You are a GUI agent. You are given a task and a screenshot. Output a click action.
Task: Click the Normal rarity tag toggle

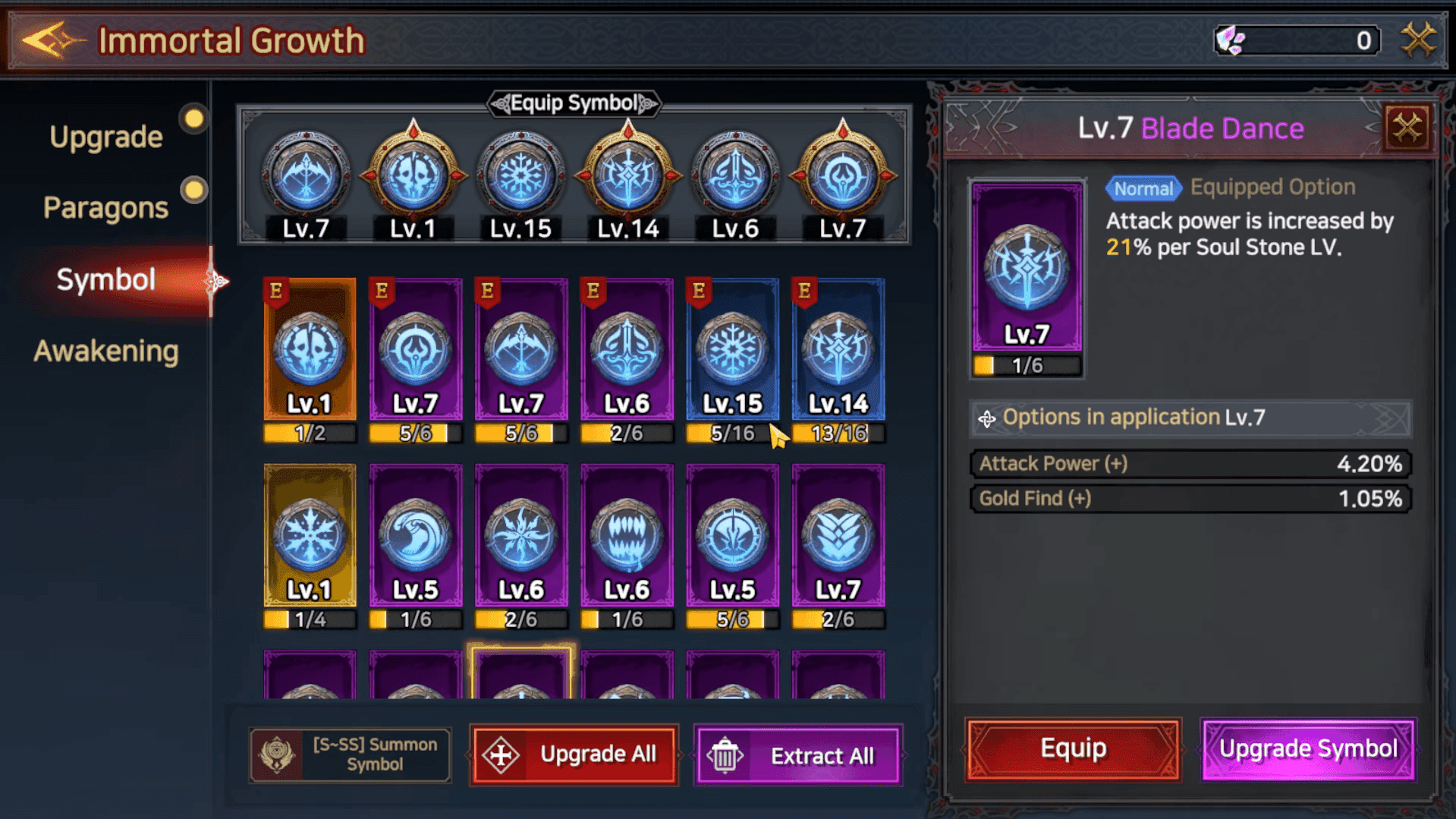(1143, 188)
